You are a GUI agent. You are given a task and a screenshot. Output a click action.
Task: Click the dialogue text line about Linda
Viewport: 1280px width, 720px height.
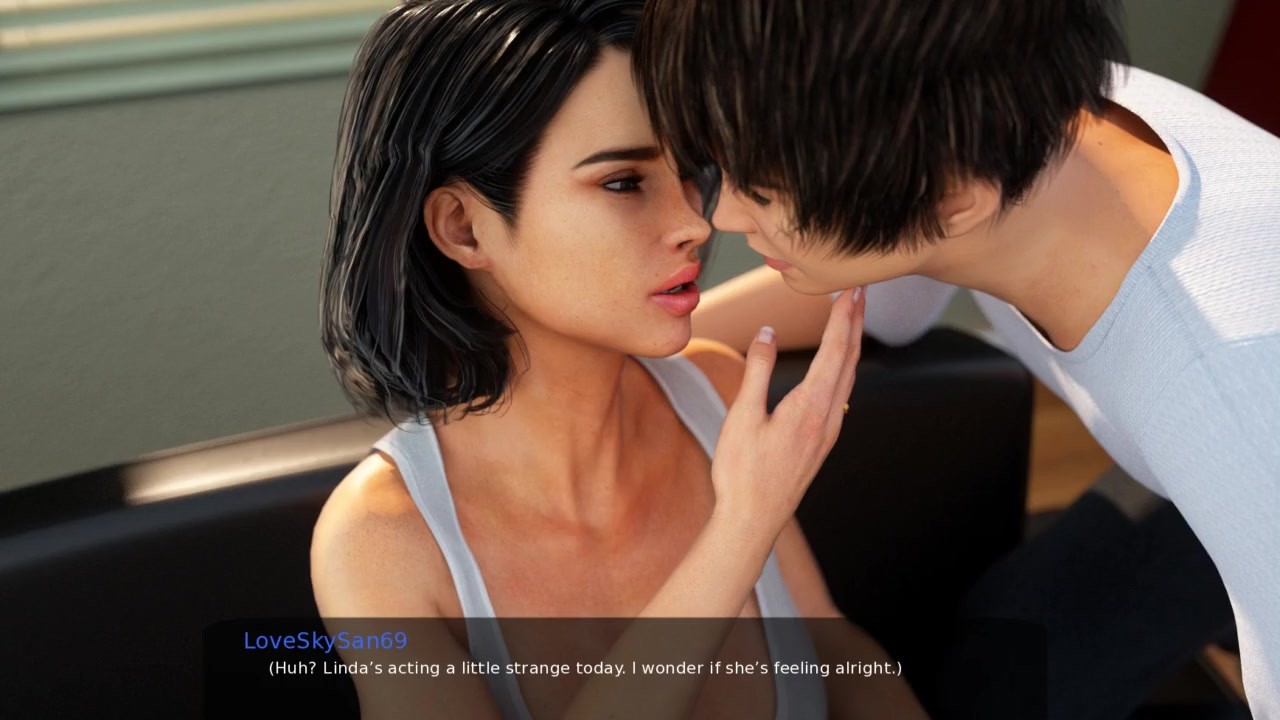click(583, 667)
